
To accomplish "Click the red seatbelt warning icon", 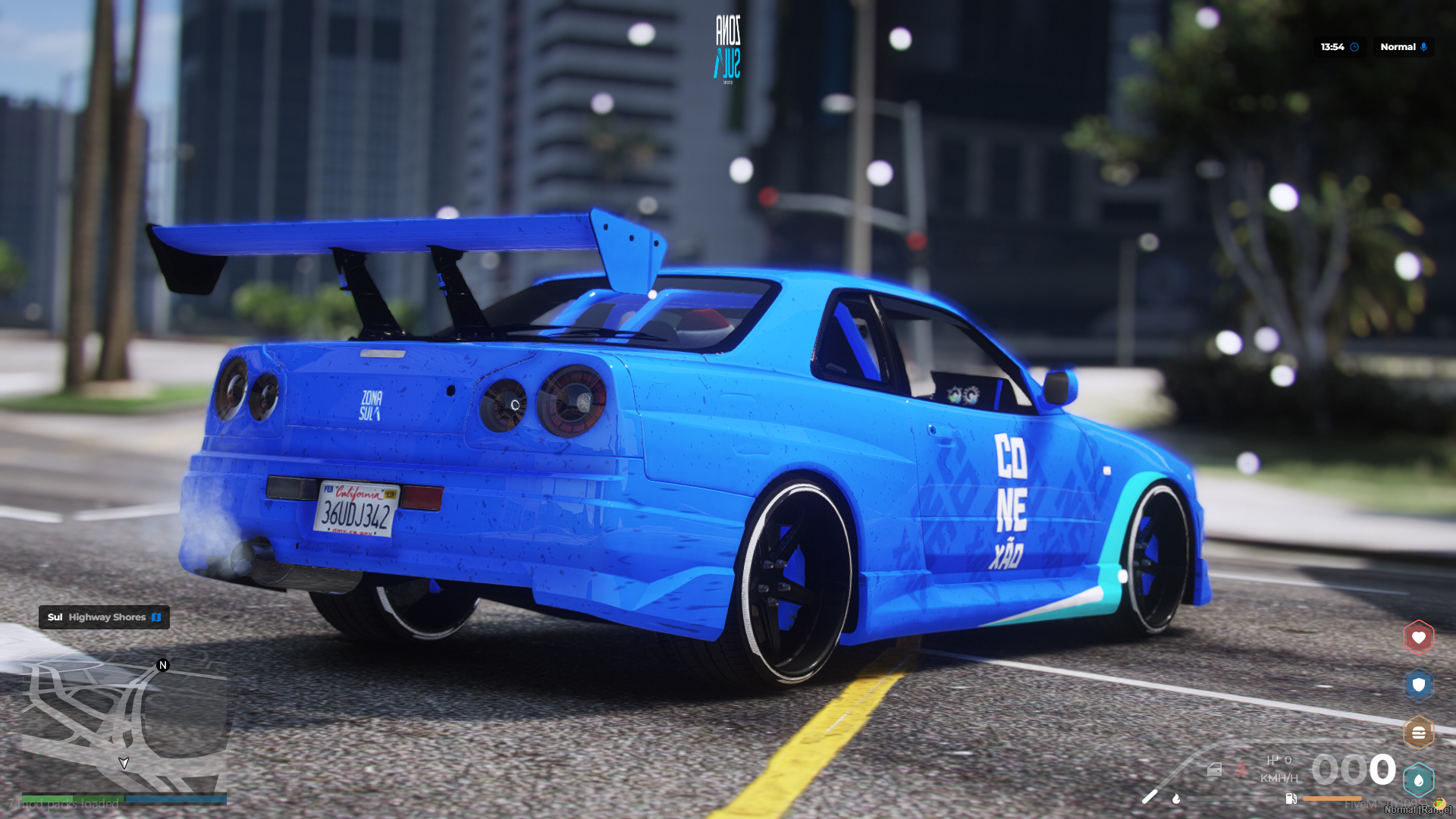I will [x=1241, y=770].
